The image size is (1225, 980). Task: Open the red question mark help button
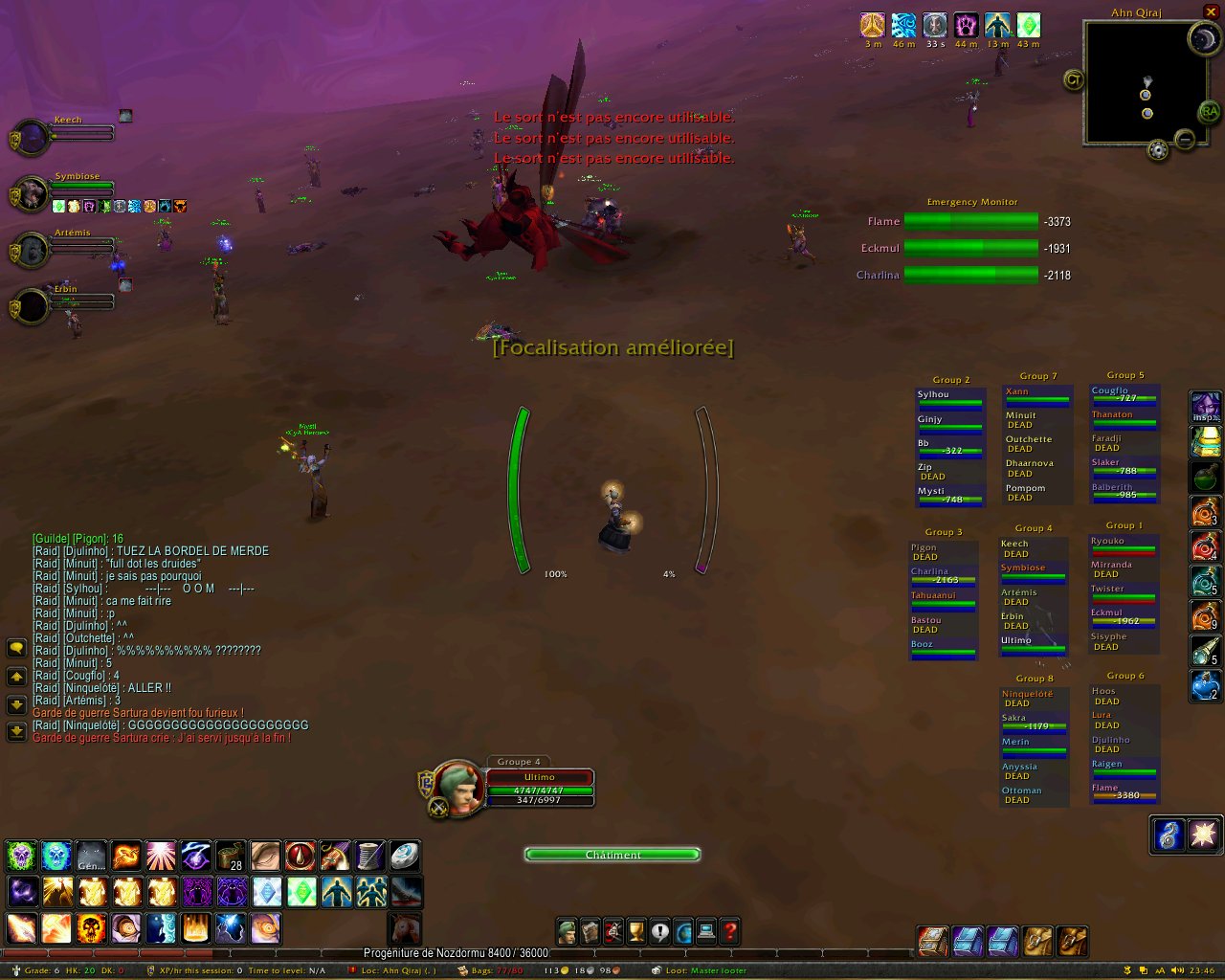[x=729, y=931]
